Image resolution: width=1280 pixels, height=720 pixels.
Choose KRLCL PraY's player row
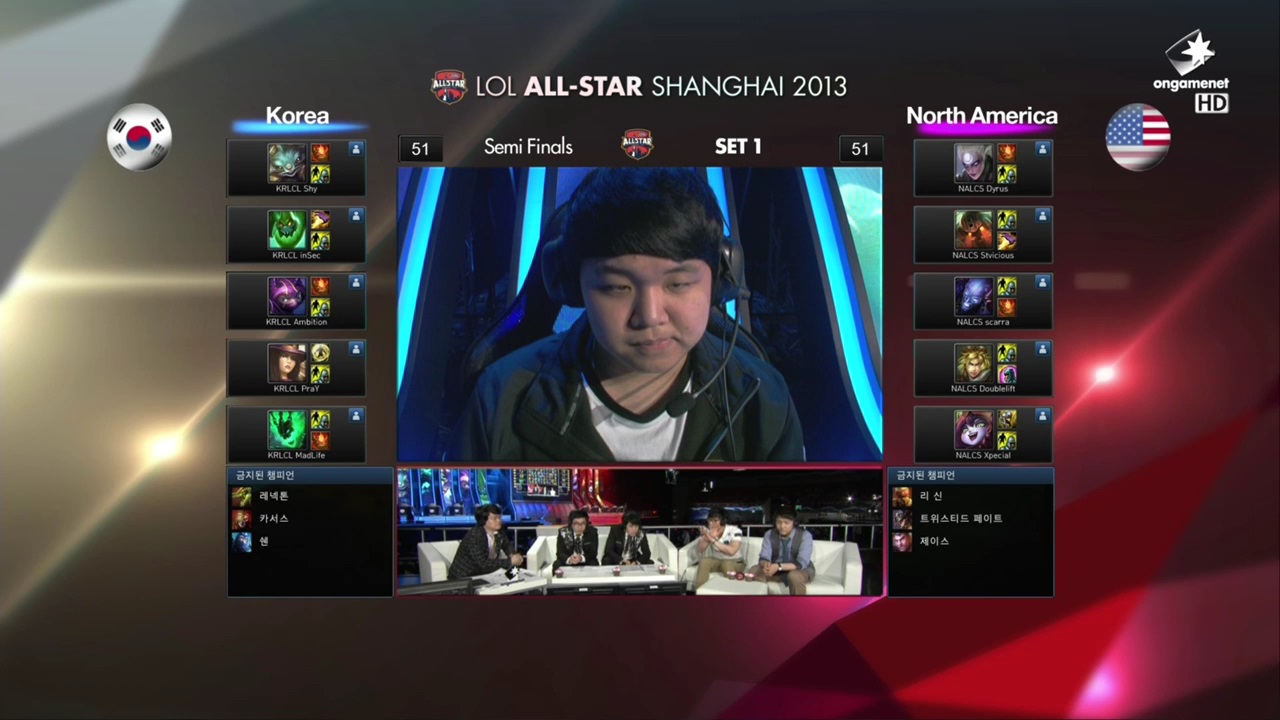pyautogui.click(x=296, y=368)
